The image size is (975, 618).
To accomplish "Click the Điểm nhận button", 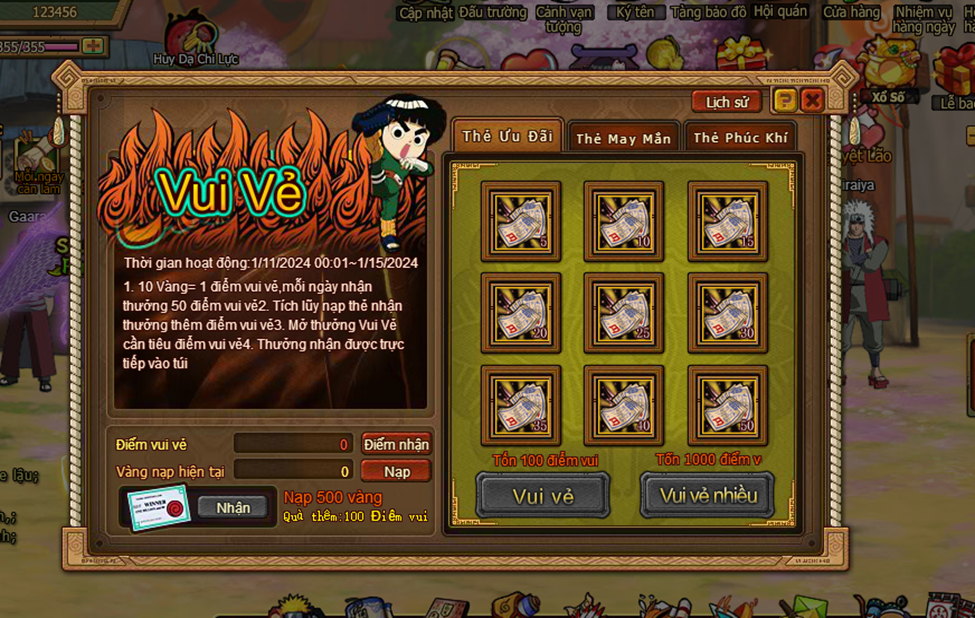I will [x=396, y=444].
